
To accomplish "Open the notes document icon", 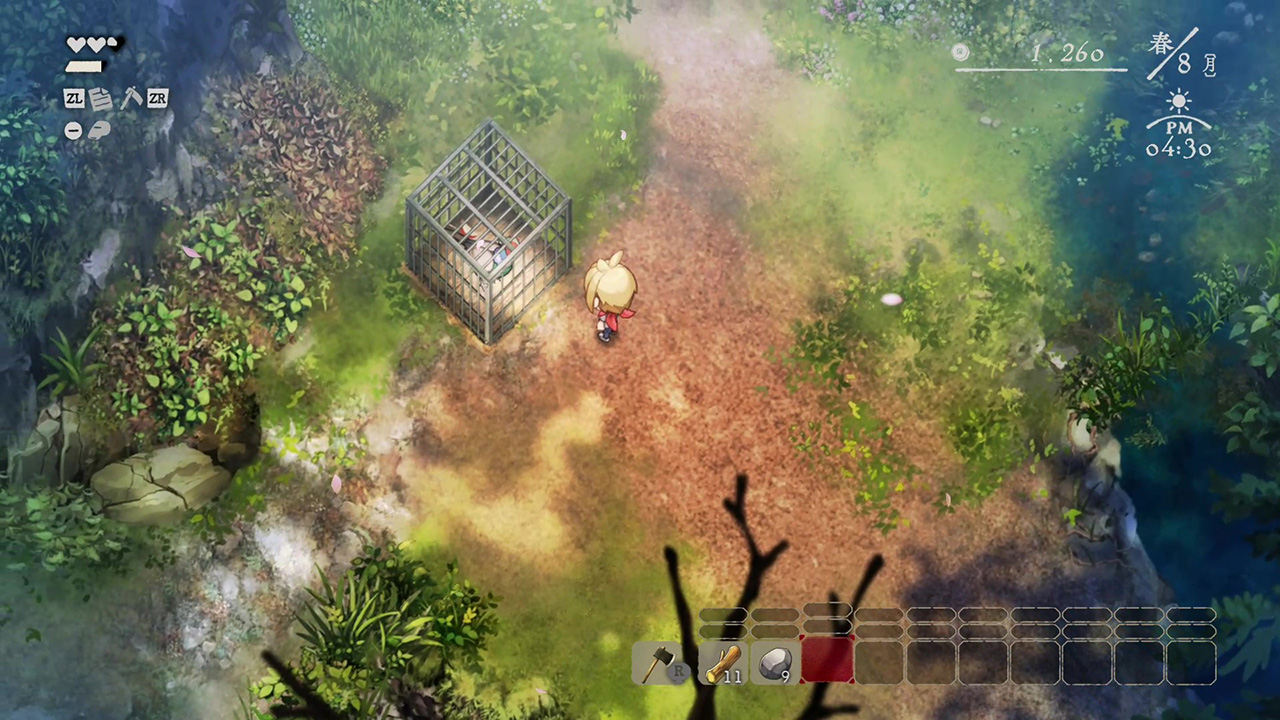I will [101, 98].
